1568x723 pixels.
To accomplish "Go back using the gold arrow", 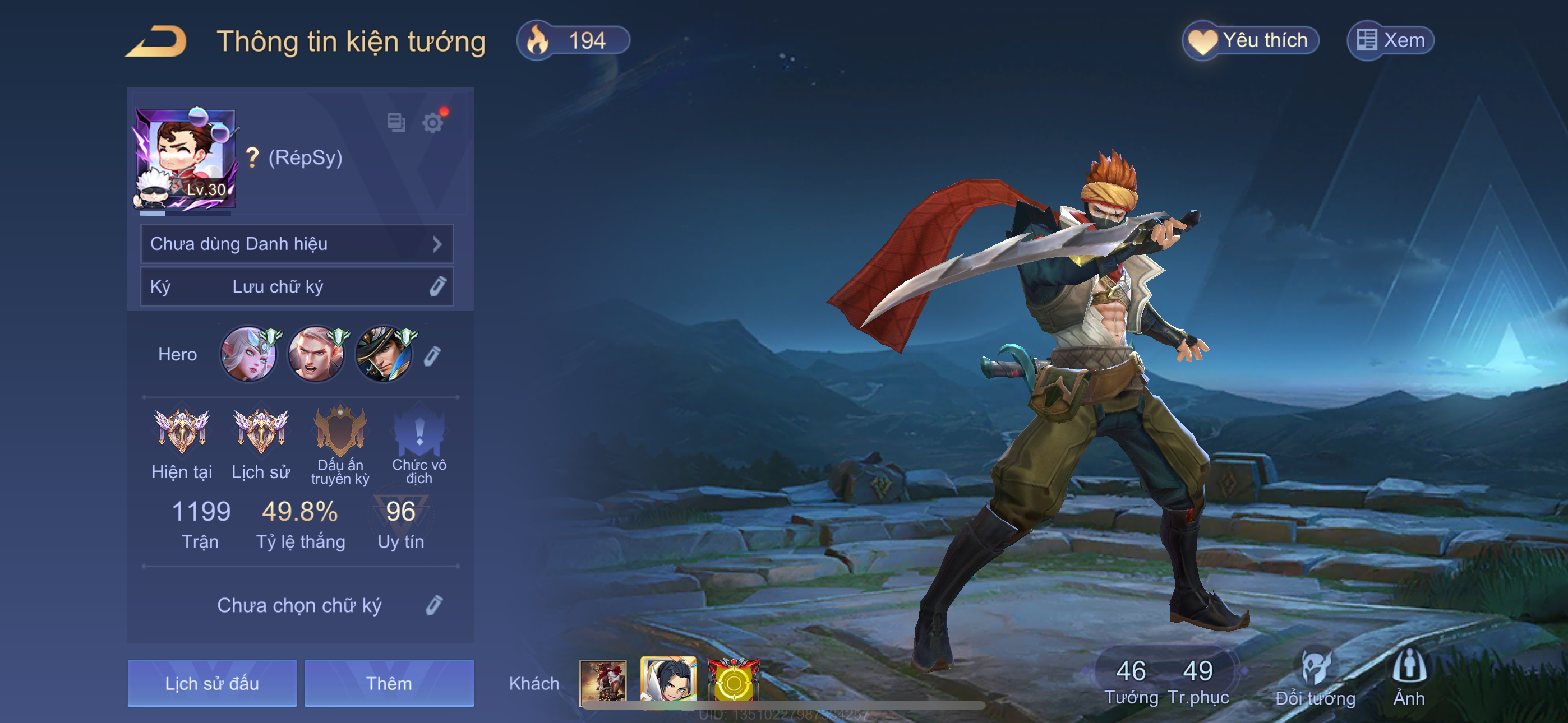I will click(x=156, y=41).
